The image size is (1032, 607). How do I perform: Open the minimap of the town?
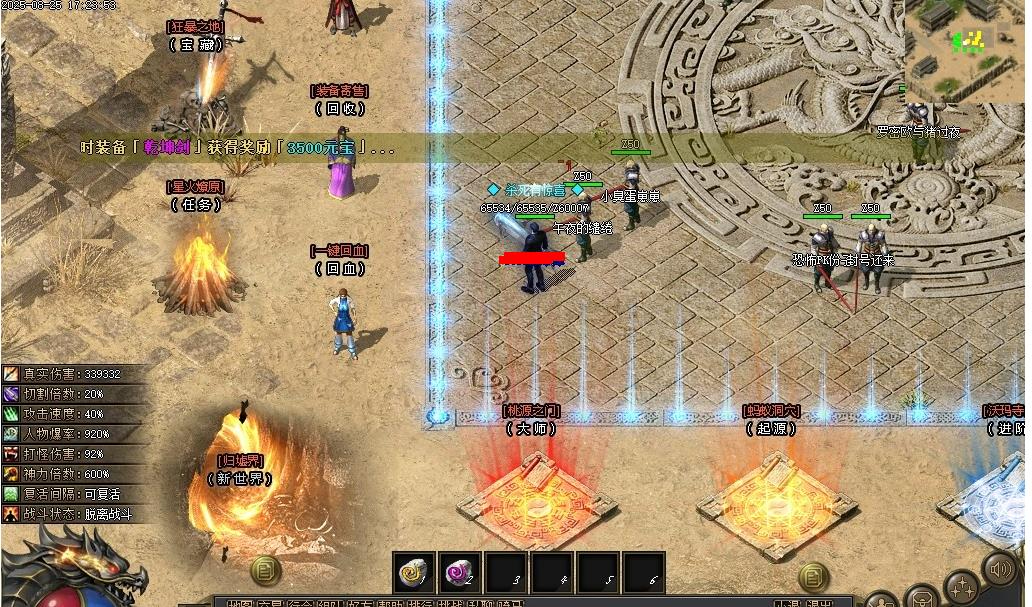(965, 50)
